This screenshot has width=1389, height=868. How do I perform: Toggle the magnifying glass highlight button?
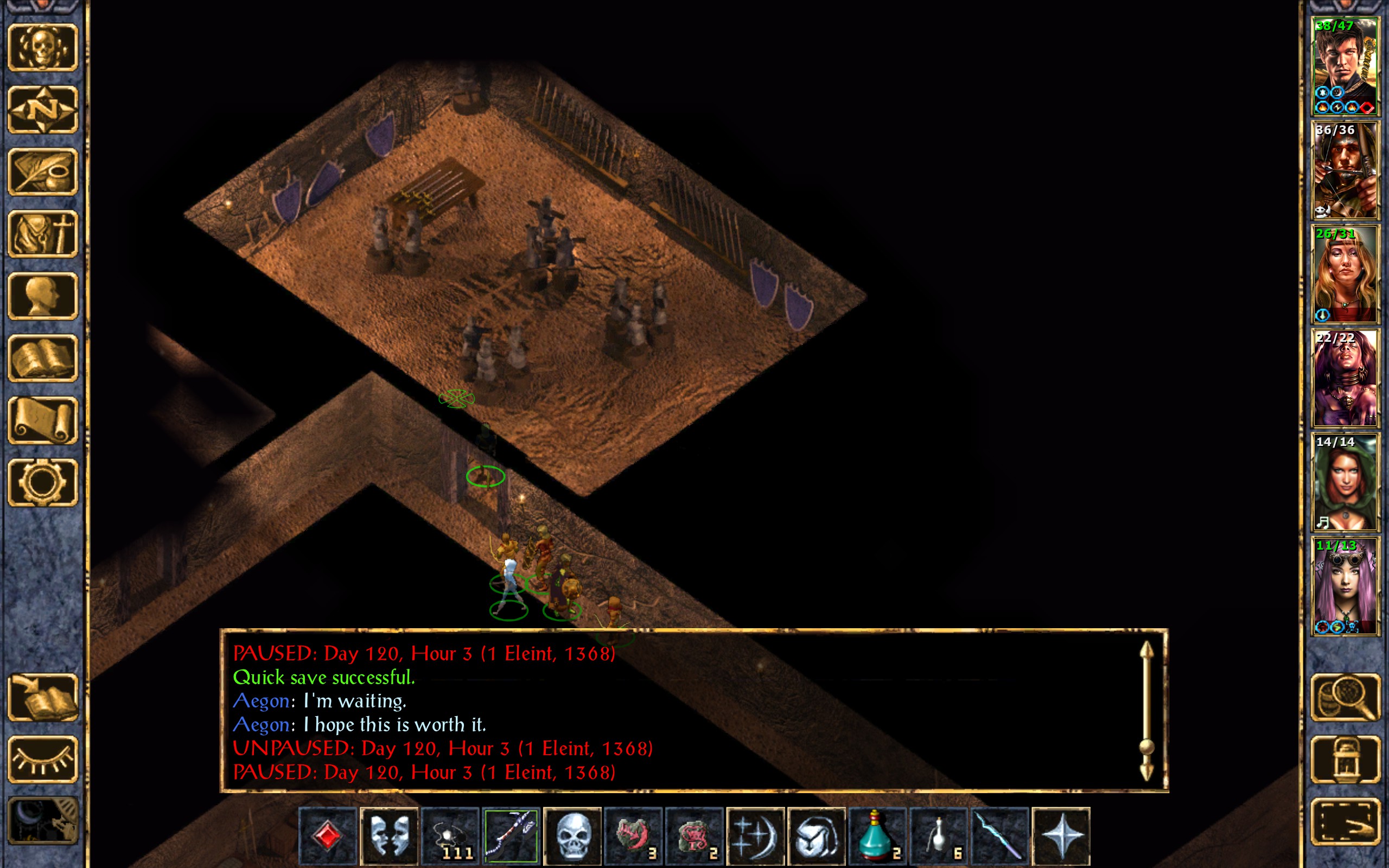1345,697
